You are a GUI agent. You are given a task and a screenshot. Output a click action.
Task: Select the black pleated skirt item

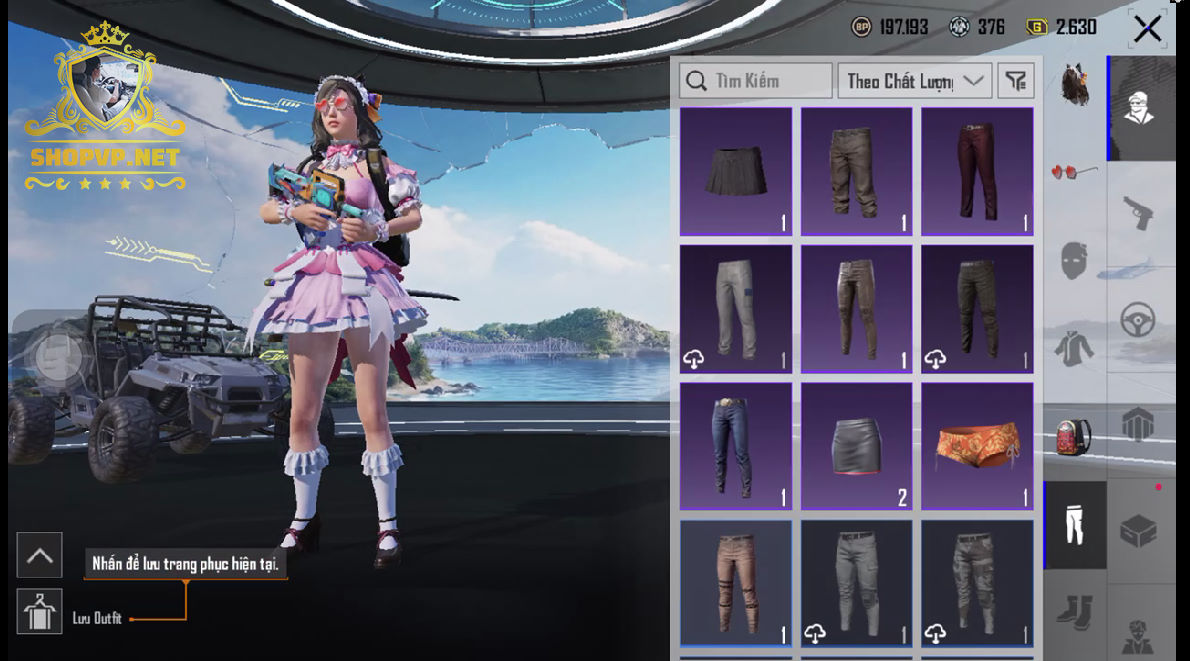click(x=736, y=171)
